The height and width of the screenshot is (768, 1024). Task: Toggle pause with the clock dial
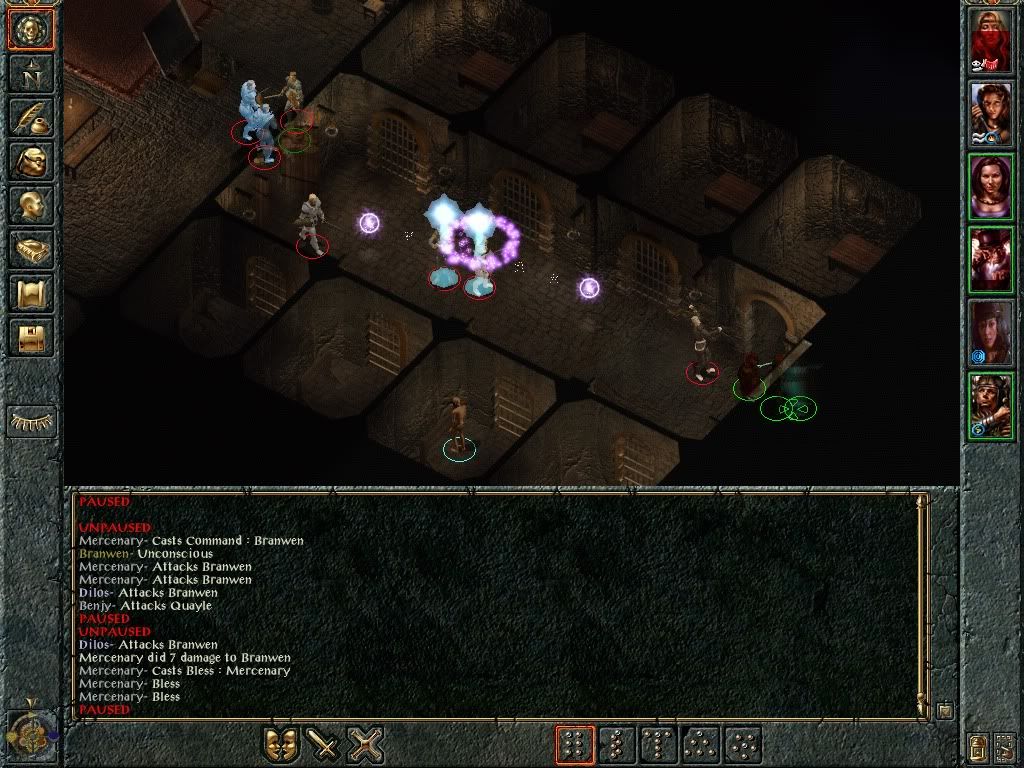coord(29,735)
